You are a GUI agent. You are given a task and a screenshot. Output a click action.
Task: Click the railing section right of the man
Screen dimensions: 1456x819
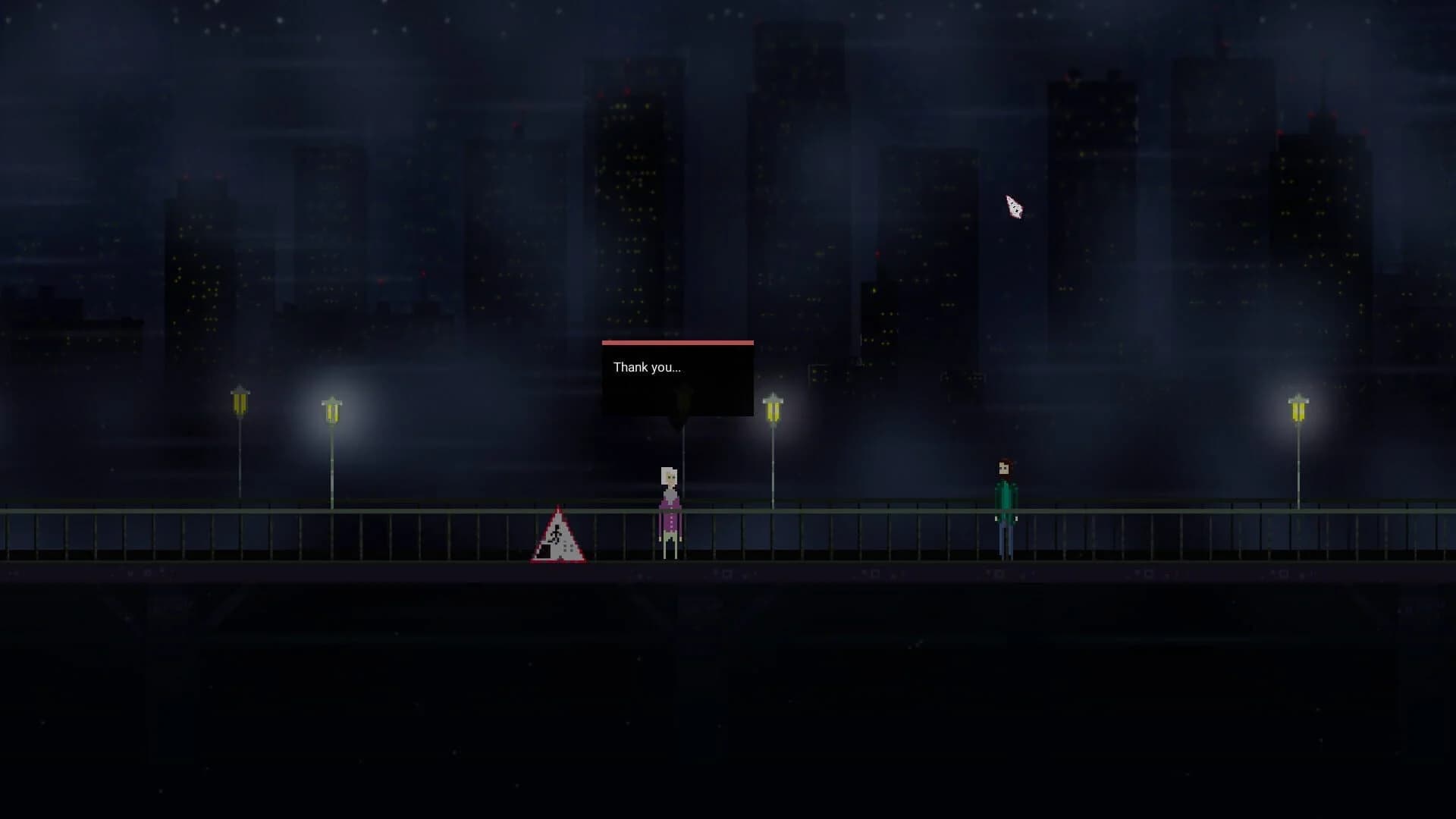(x=1137, y=531)
